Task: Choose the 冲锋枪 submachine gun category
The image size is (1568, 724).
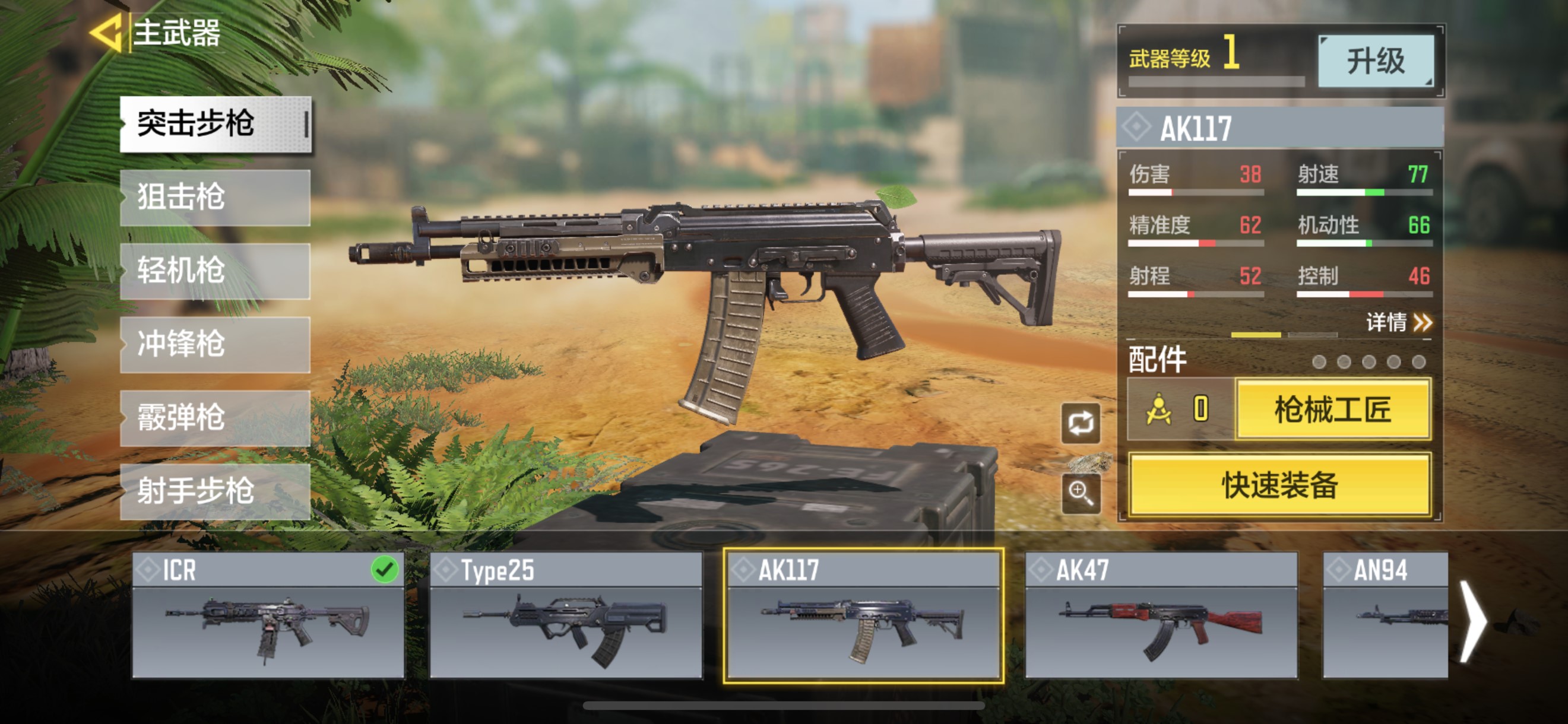Action: pos(216,344)
